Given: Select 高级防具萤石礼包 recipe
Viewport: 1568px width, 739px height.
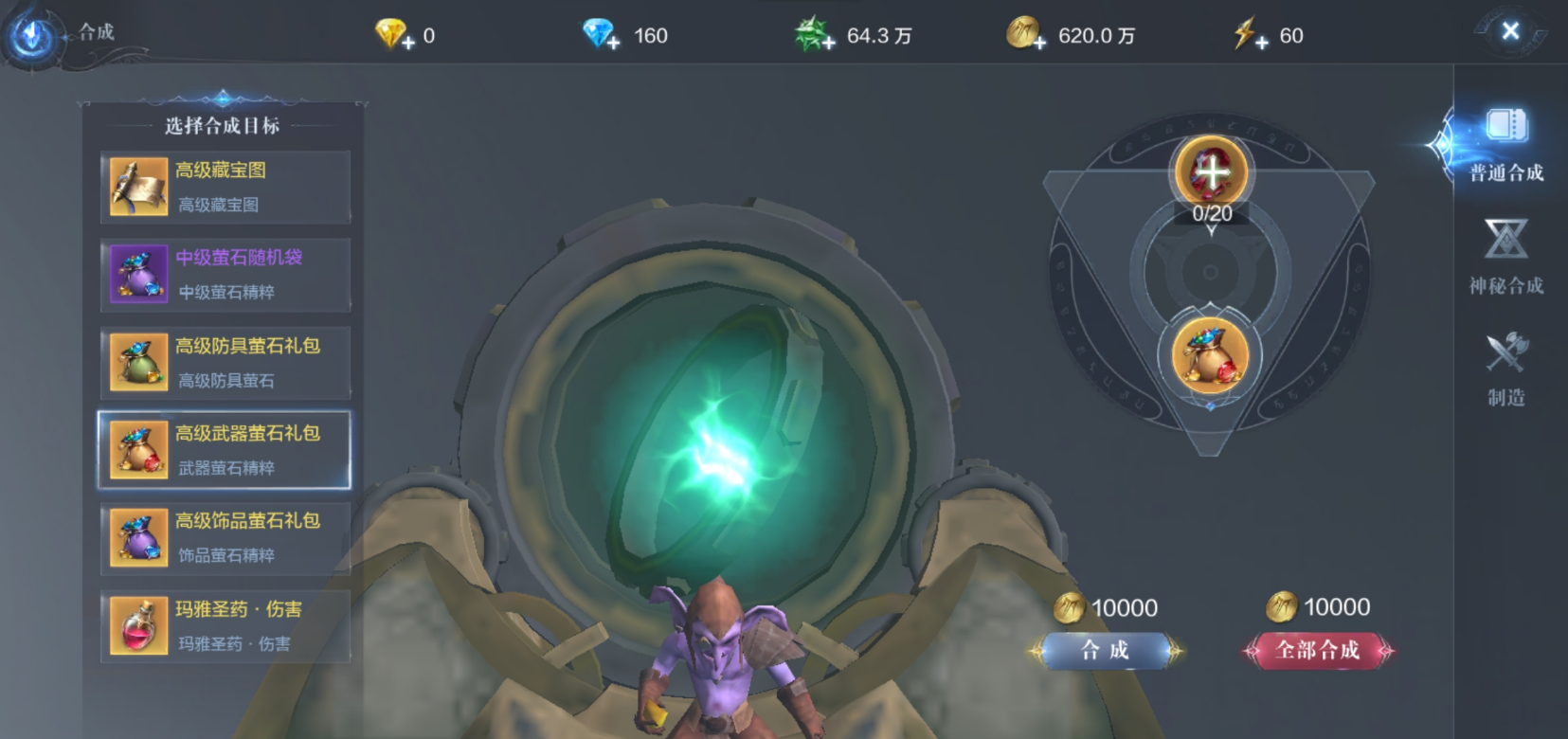Looking at the screenshot, I should pyautogui.click(x=225, y=362).
